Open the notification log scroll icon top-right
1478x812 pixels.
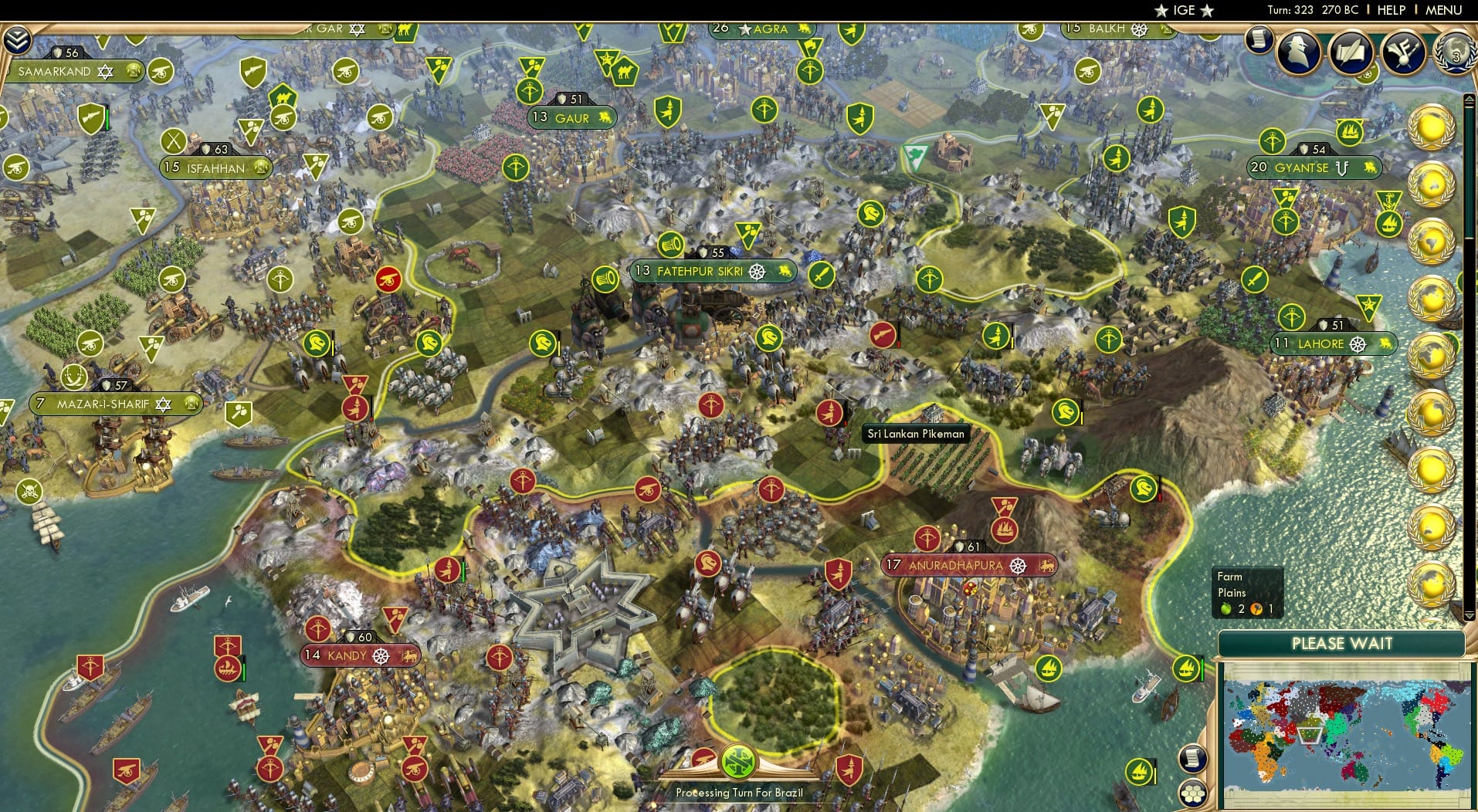(x=1259, y=42)
